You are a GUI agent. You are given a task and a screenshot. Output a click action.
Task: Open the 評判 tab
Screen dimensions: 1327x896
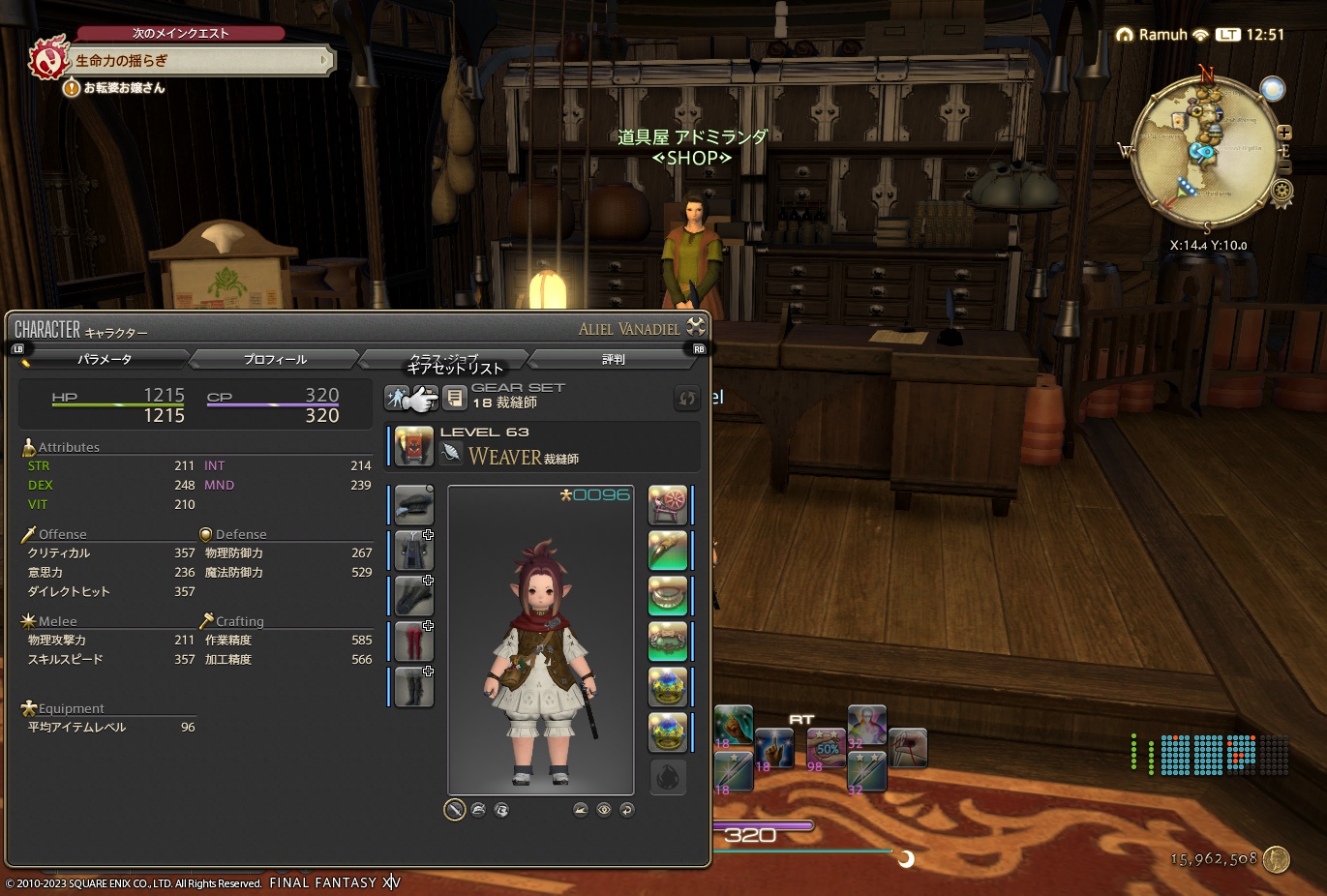pyautogui.click(x=613, y=359)
